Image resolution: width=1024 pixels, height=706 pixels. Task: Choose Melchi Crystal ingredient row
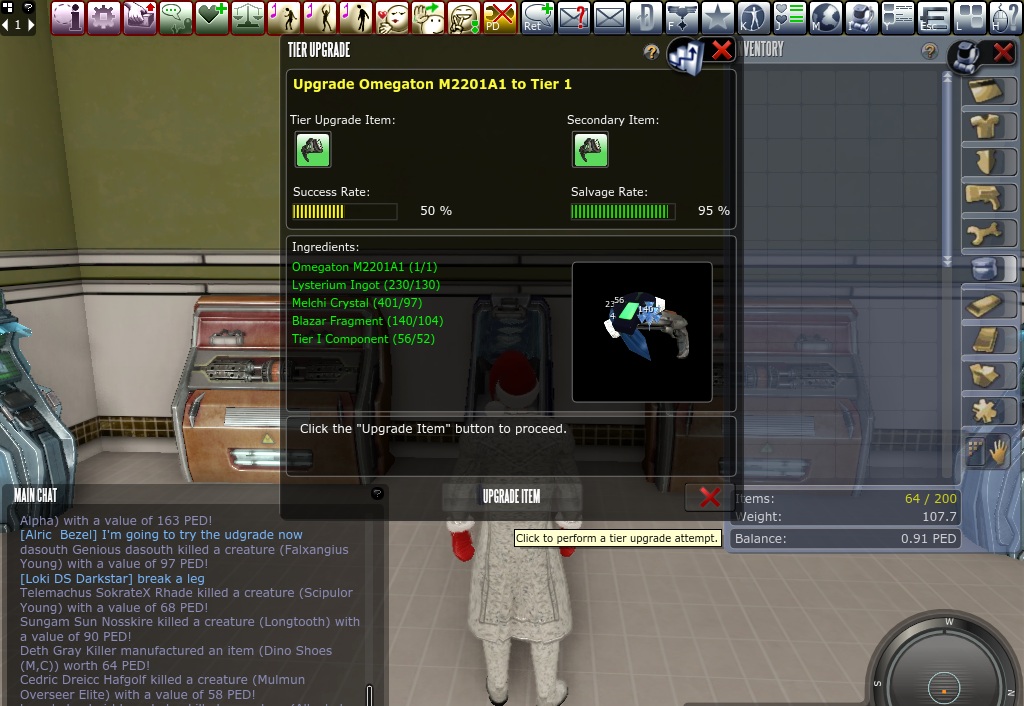pyautogui.click(x=356, y=303)
